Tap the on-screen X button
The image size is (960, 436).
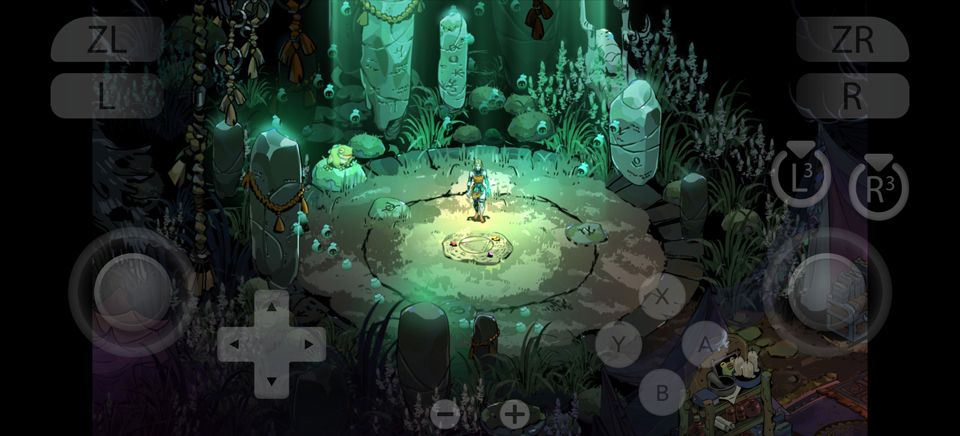pyautogui.click(x=662, y=296)
